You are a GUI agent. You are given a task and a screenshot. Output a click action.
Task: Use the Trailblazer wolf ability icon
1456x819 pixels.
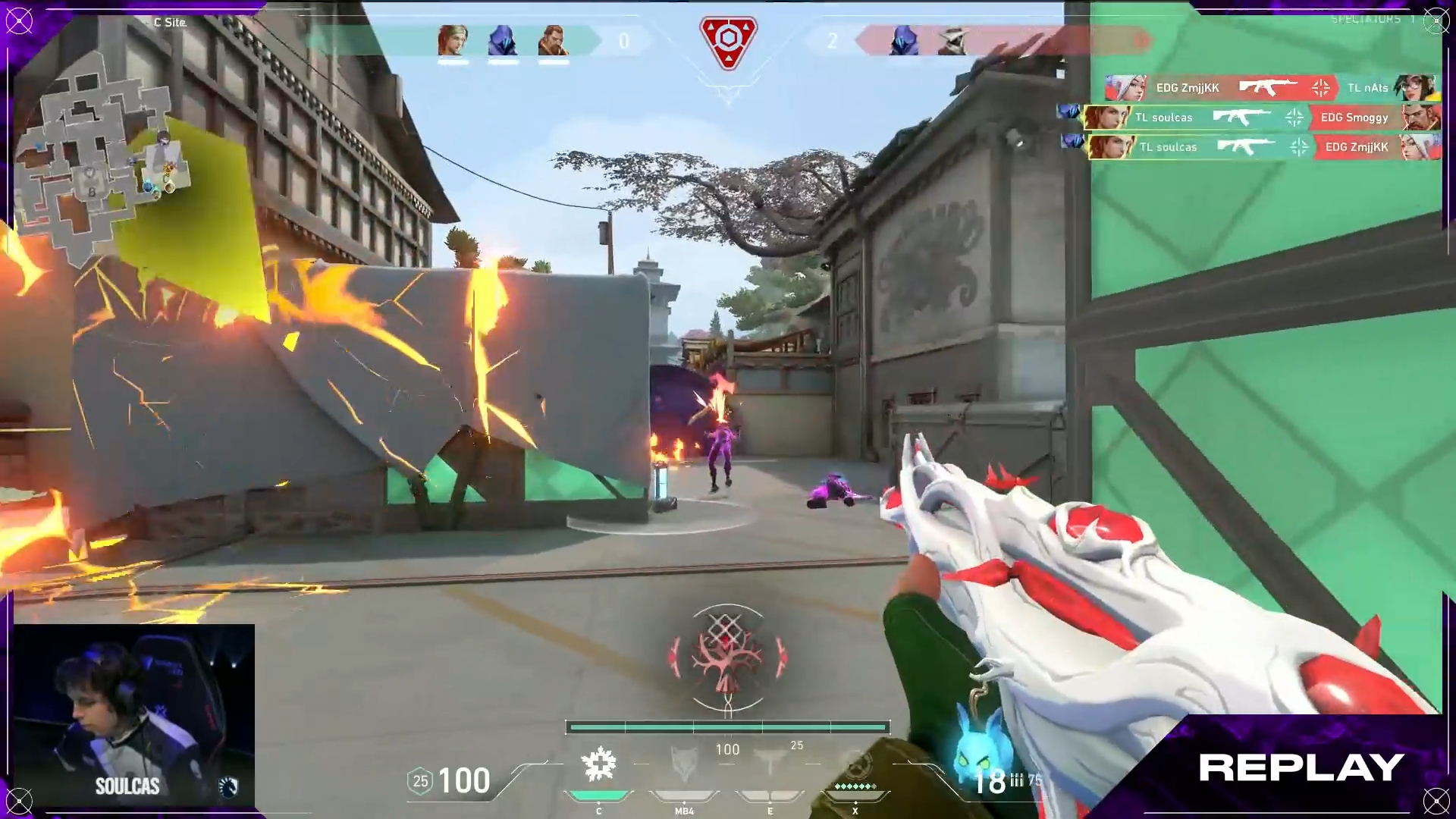(x=684, y=764)
